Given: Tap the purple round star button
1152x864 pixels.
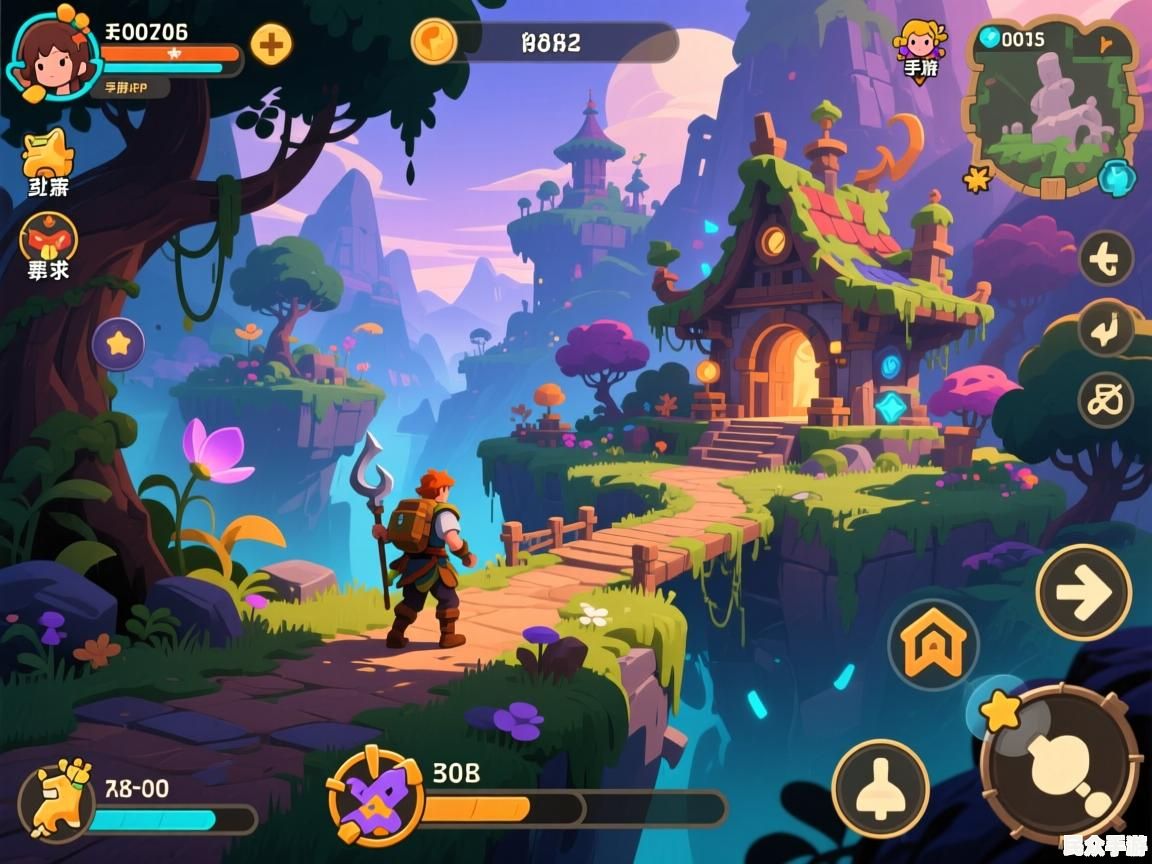Looking at the screenshot, I should coord(119,344).
